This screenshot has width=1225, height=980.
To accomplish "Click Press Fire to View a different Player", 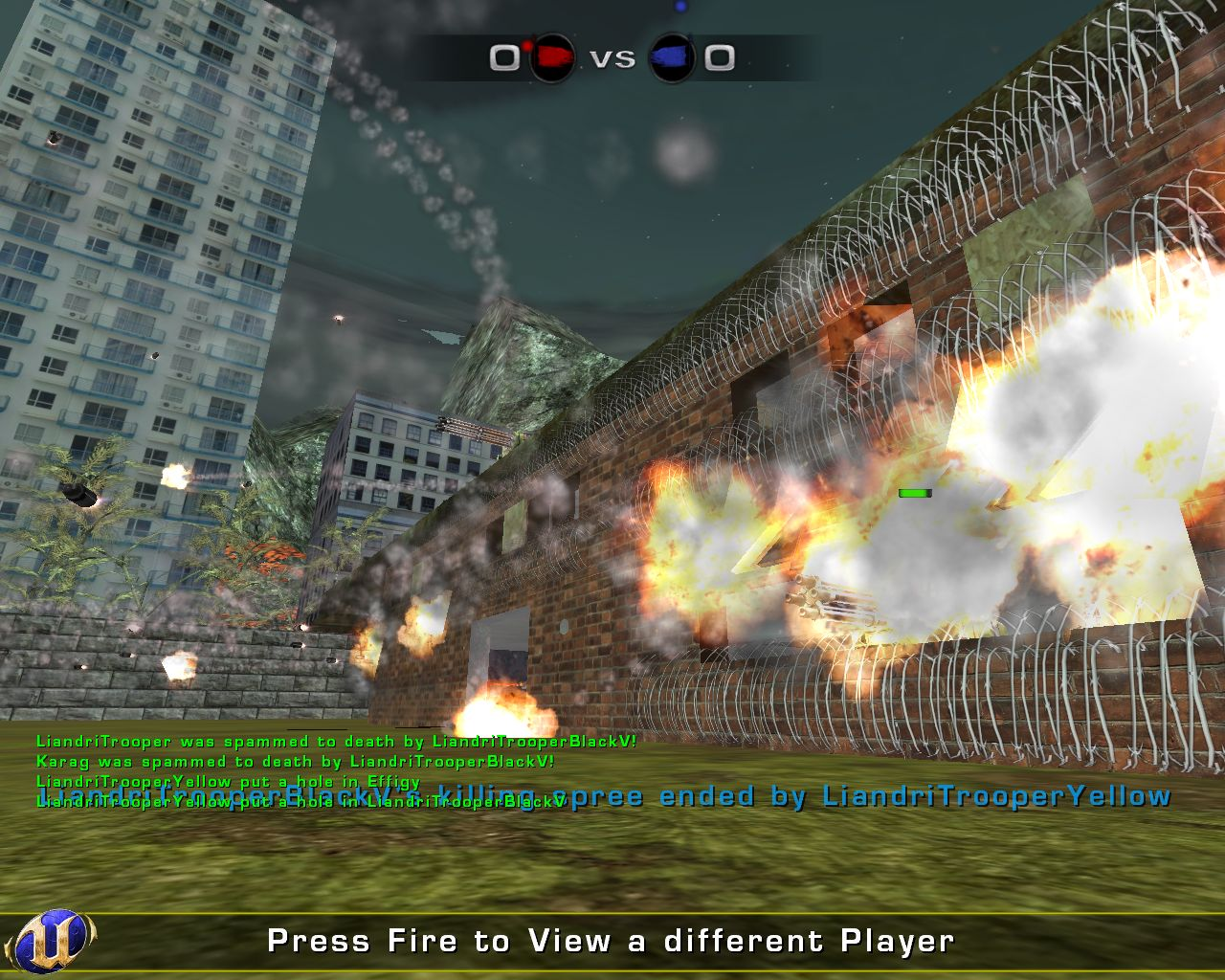I will point(612,941).
